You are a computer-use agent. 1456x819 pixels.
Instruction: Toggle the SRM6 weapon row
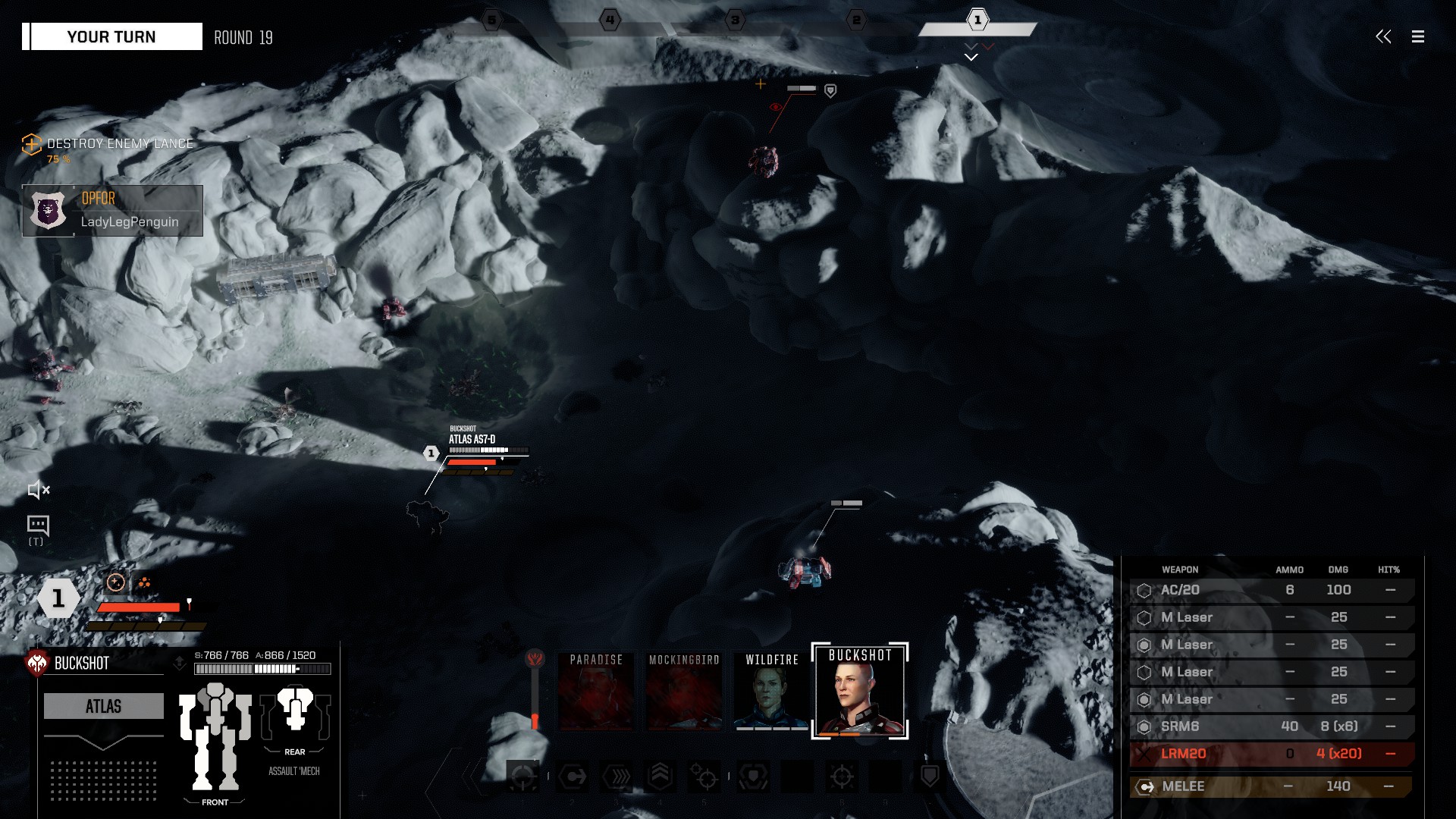(1271, 726)
